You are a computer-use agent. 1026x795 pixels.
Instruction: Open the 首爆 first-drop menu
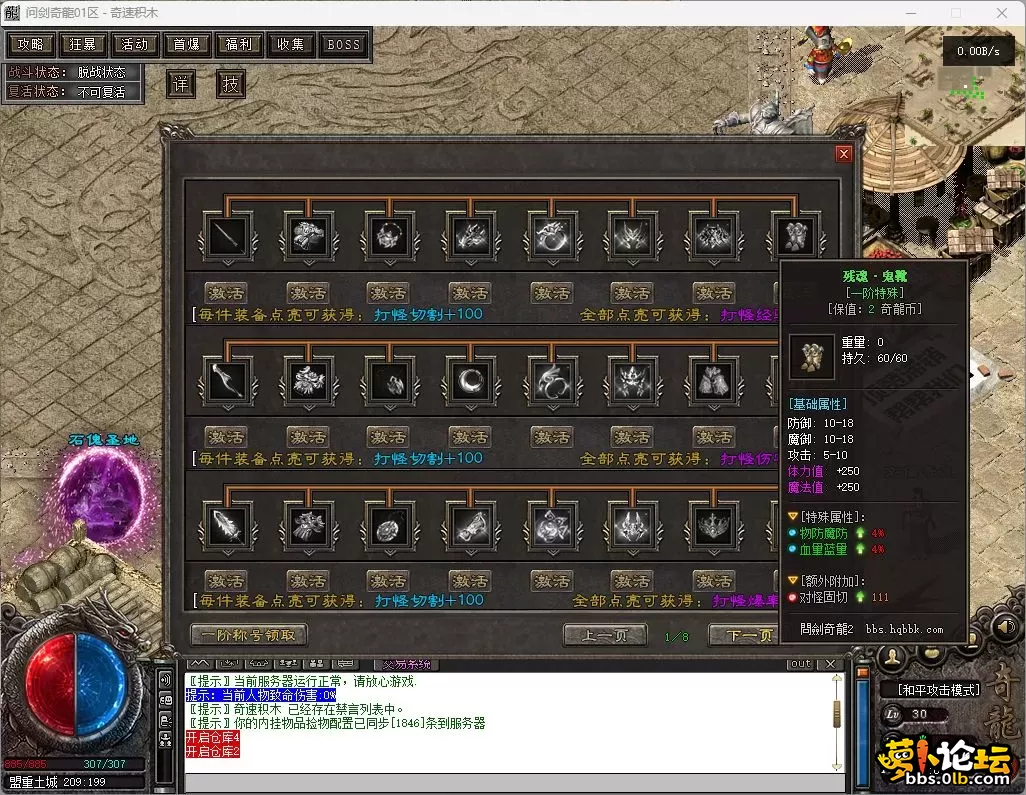pos(187,45)
